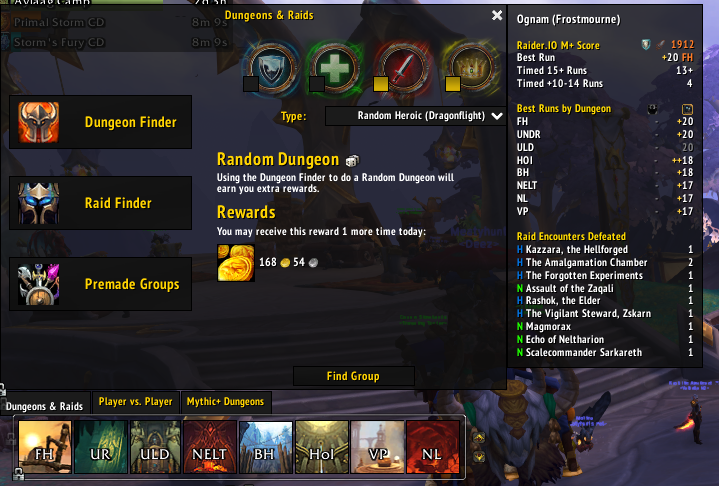719x486 pixels.
Task: Switch to the Mythic+ Dungeons tab
Action: 226,402
